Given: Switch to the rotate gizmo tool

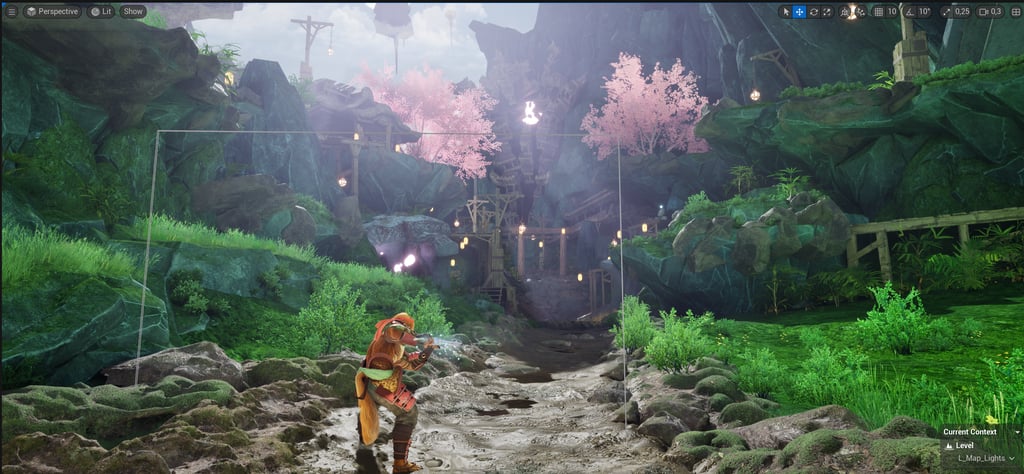Looking at the screenshot, I should [x=813, y=12].
